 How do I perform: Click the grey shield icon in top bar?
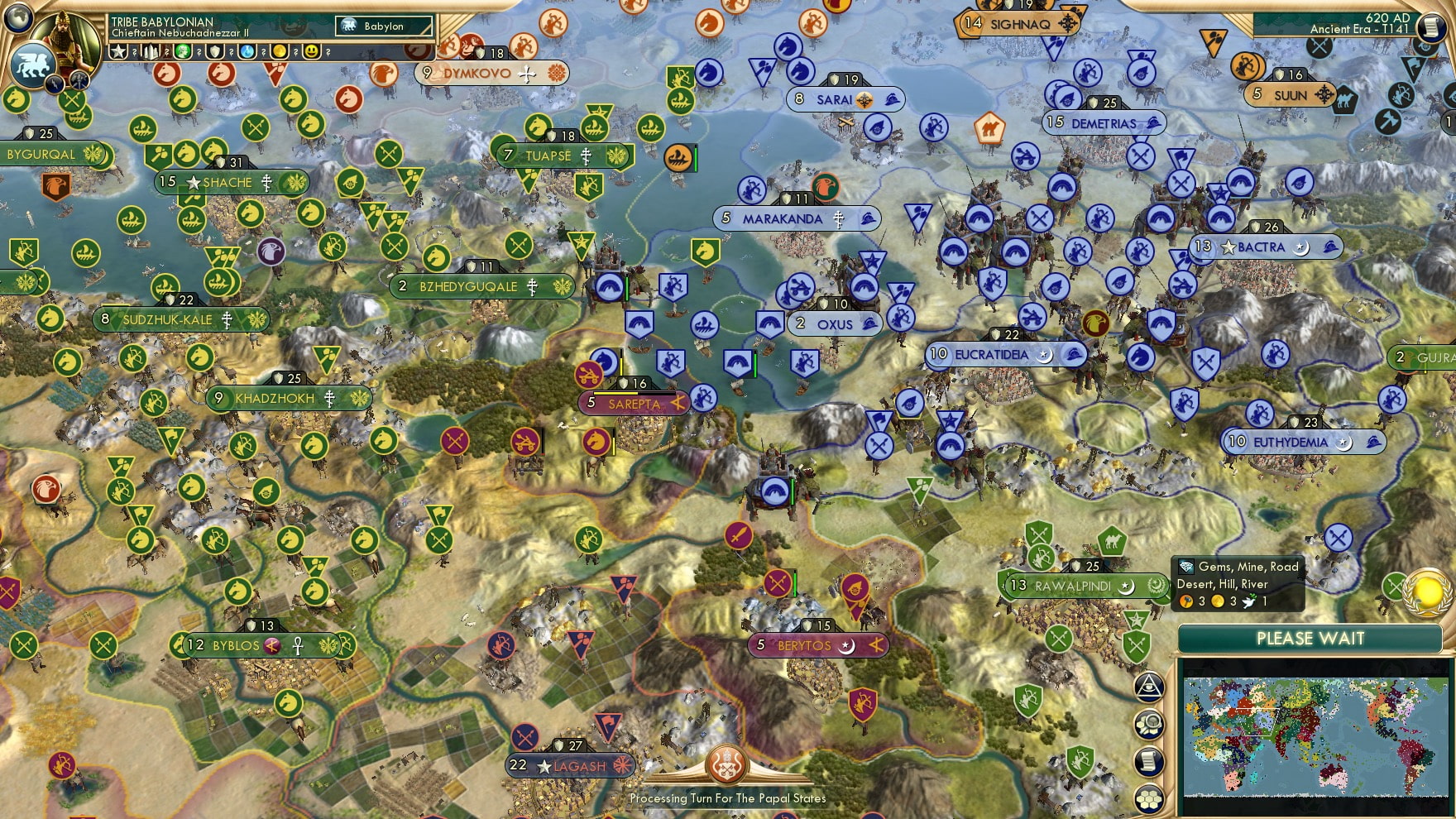pyautogui.click(x=215, y=51)
